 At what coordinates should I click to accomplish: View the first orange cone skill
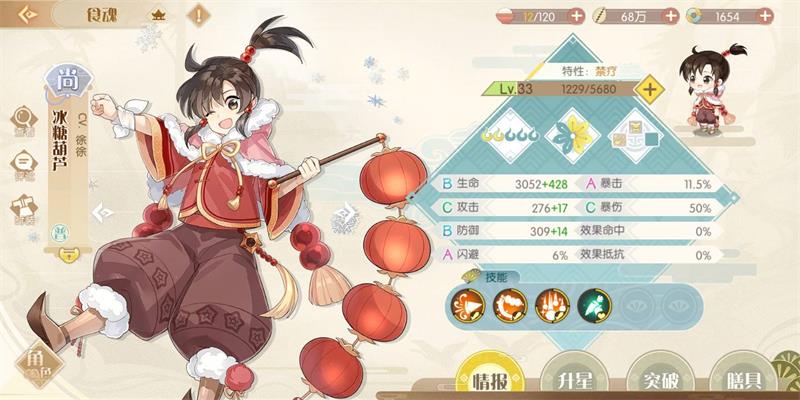pos(467,302)
